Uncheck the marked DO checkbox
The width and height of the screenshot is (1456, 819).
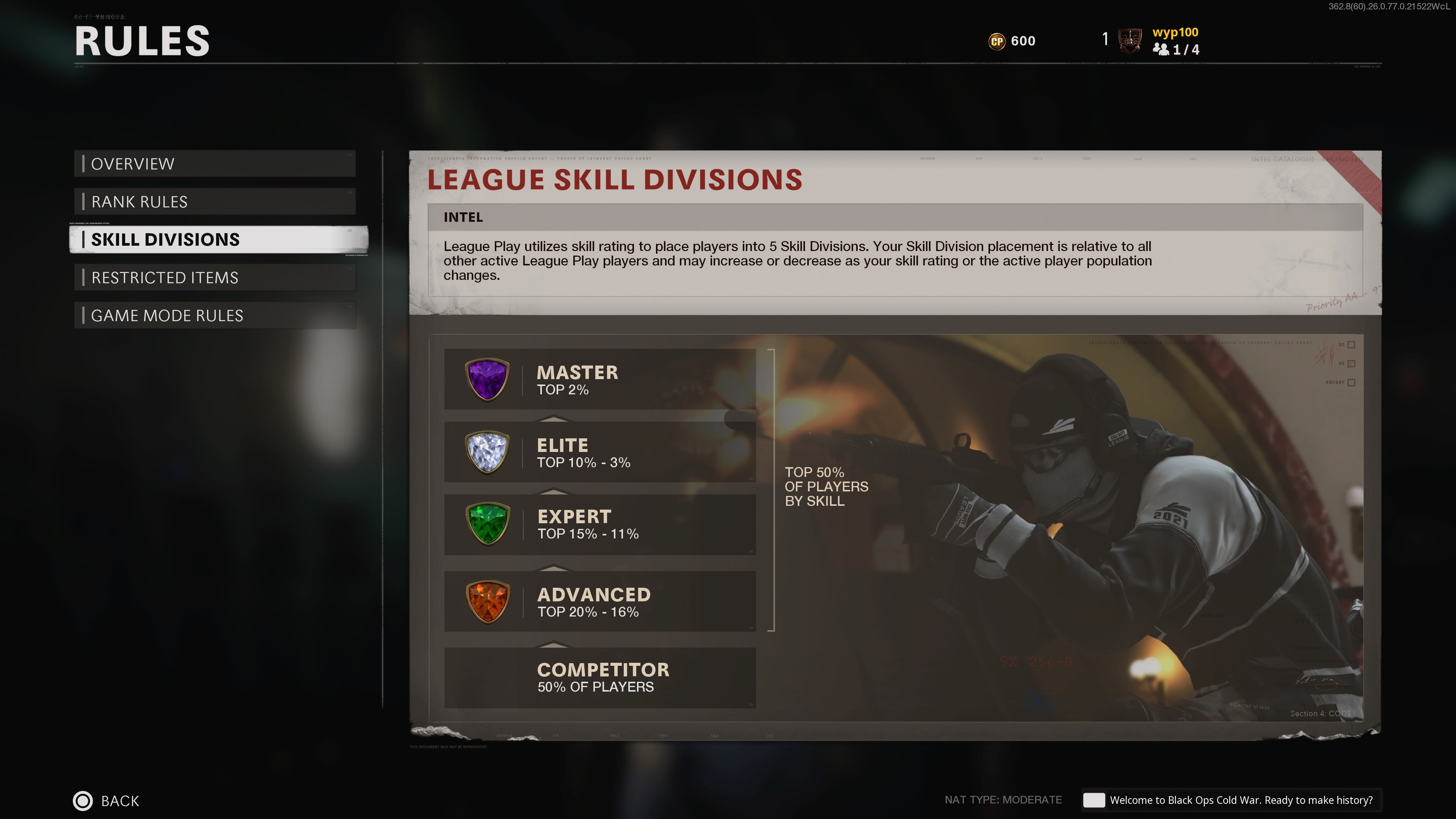pyautogui.click(x=1352, y=364)
